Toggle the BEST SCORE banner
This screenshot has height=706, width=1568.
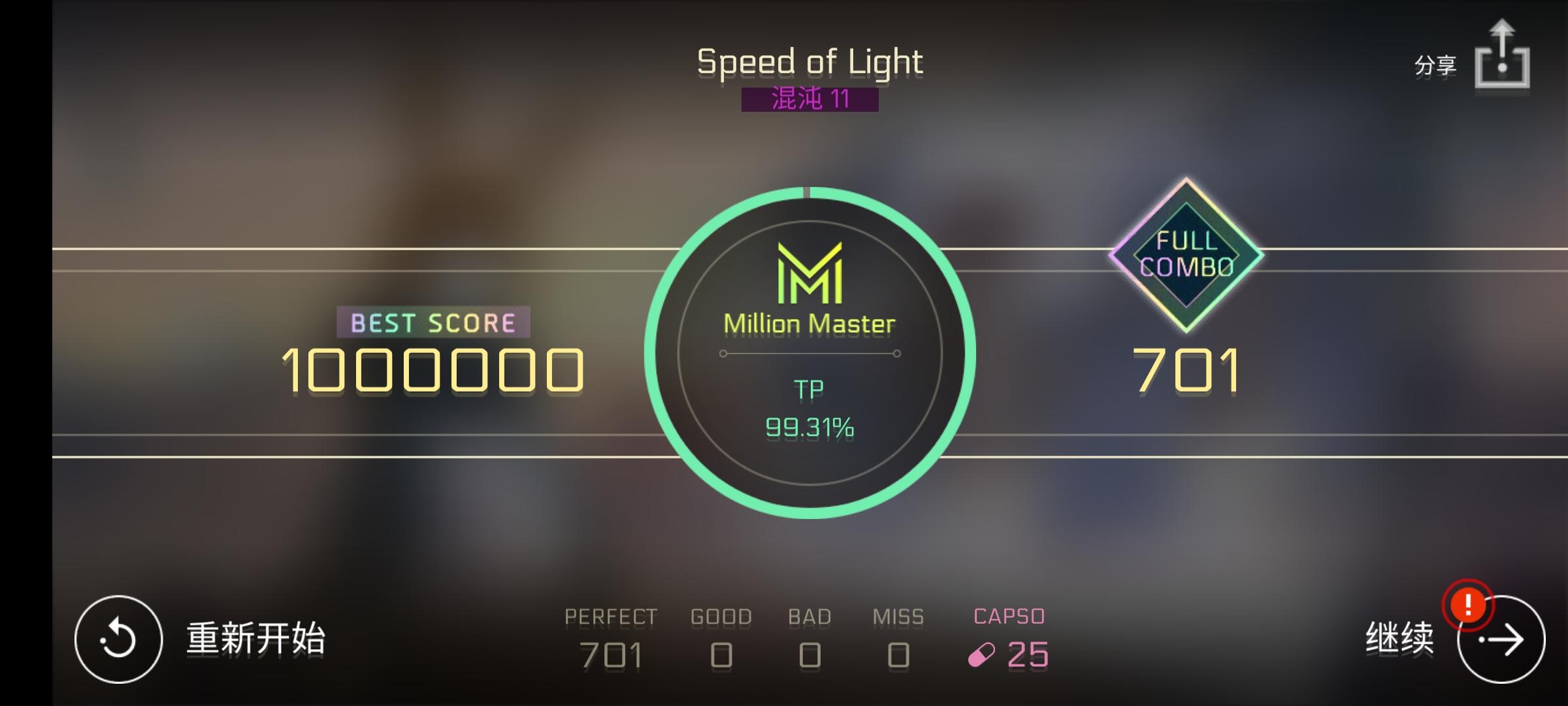pos(431,322)
